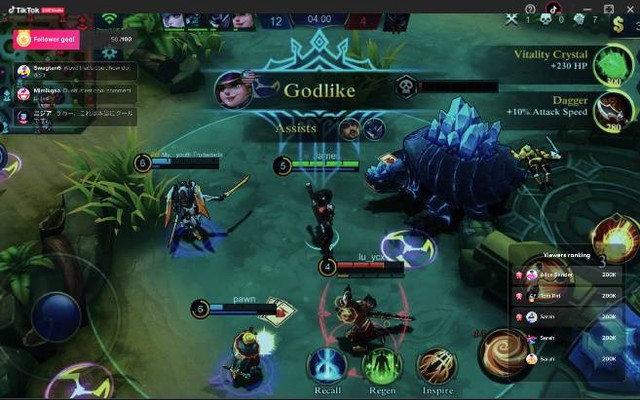The image size is (640, 400).
Task: Select Mimiluna's chat comment
Action: pos(75,94)
